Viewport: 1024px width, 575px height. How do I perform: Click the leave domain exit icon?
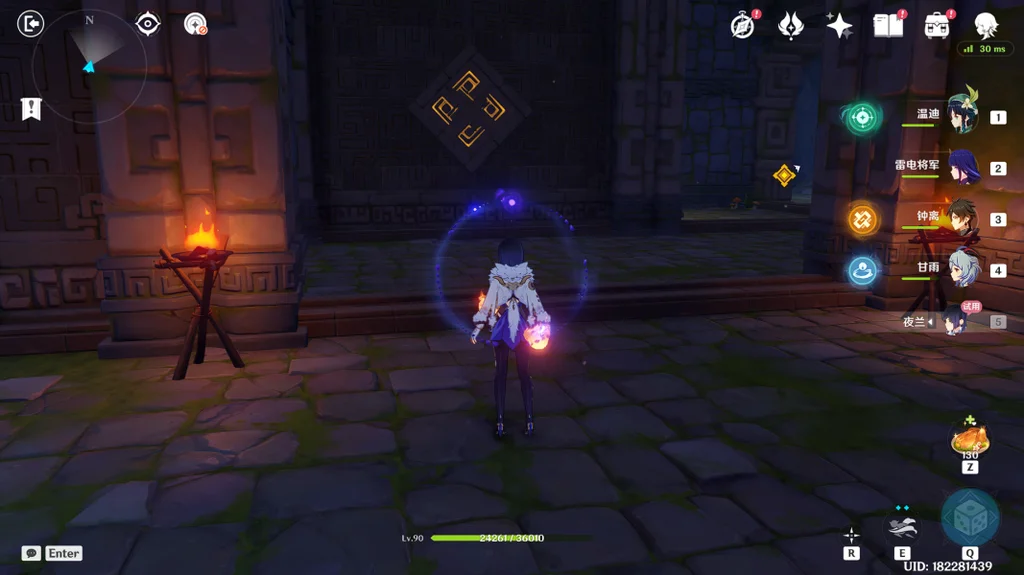pyautogui.click(x=31, y=23)
